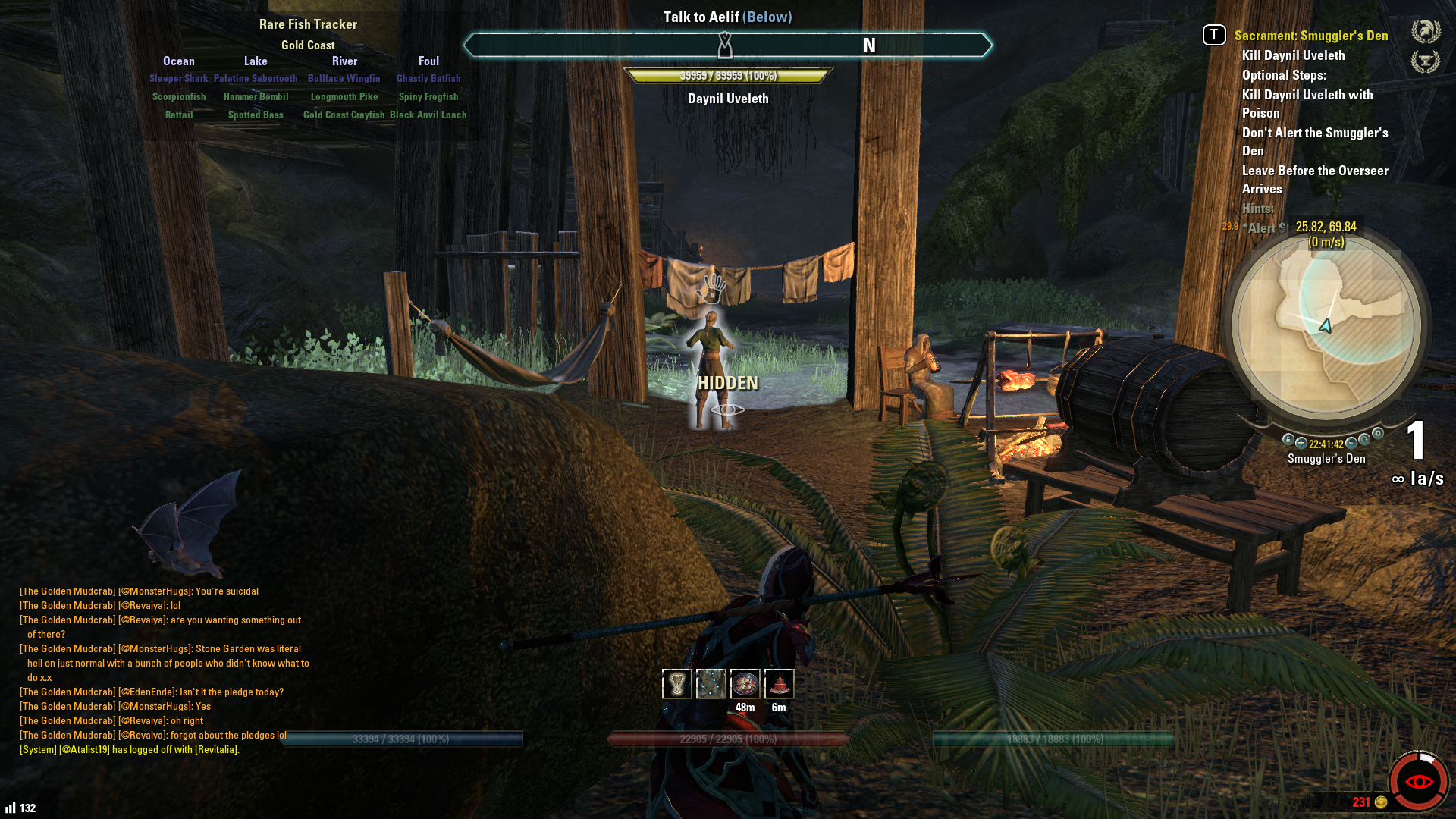Click the Sacrament: Smuggler's Den quest title
This screenshot has height=819, width=1456.
[1310, 36]
